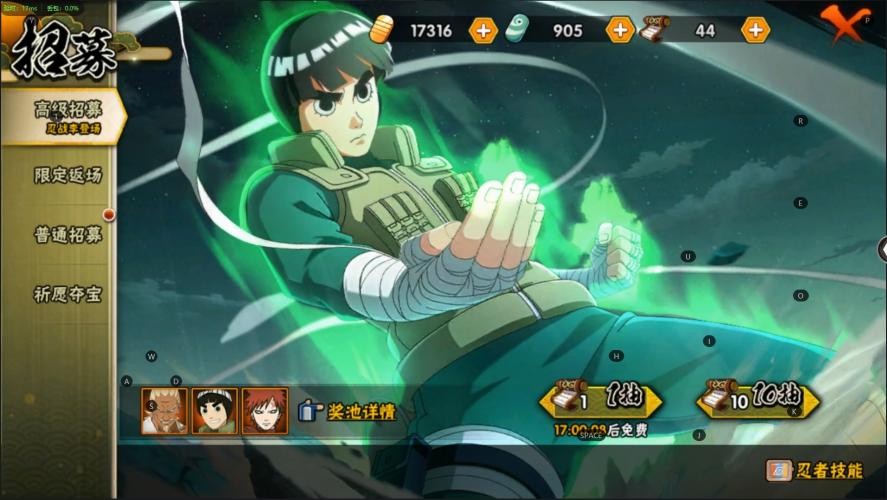The width and height of the screenshot is (887, 500).
Task: Add recruit scrolls with plus beside 44
Action: 755,30
